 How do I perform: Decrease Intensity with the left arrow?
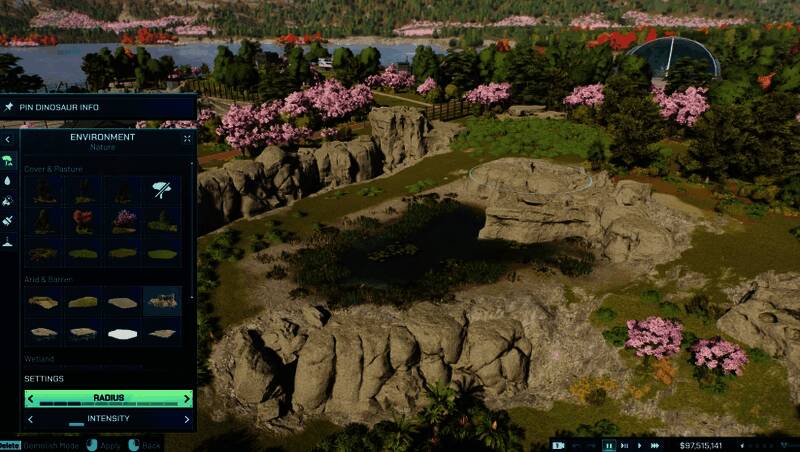tap(32, 419)
